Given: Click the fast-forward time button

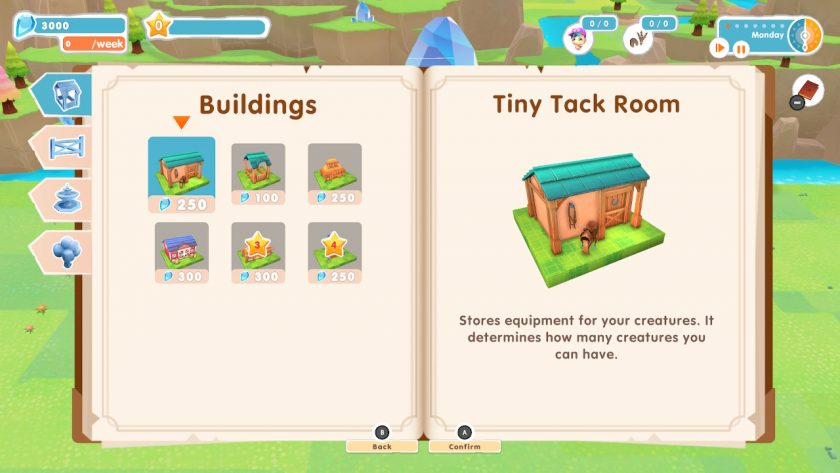Looking at the screenshot, I should [719, 47].
